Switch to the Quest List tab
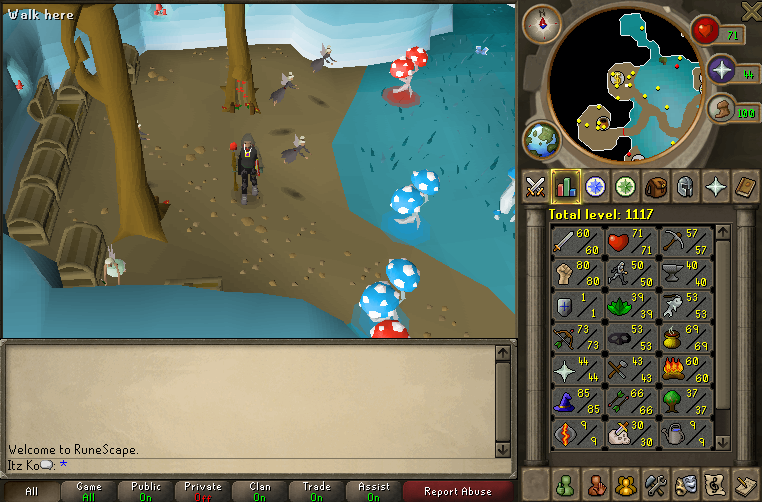The image size is (762, 502). (596, 187)
